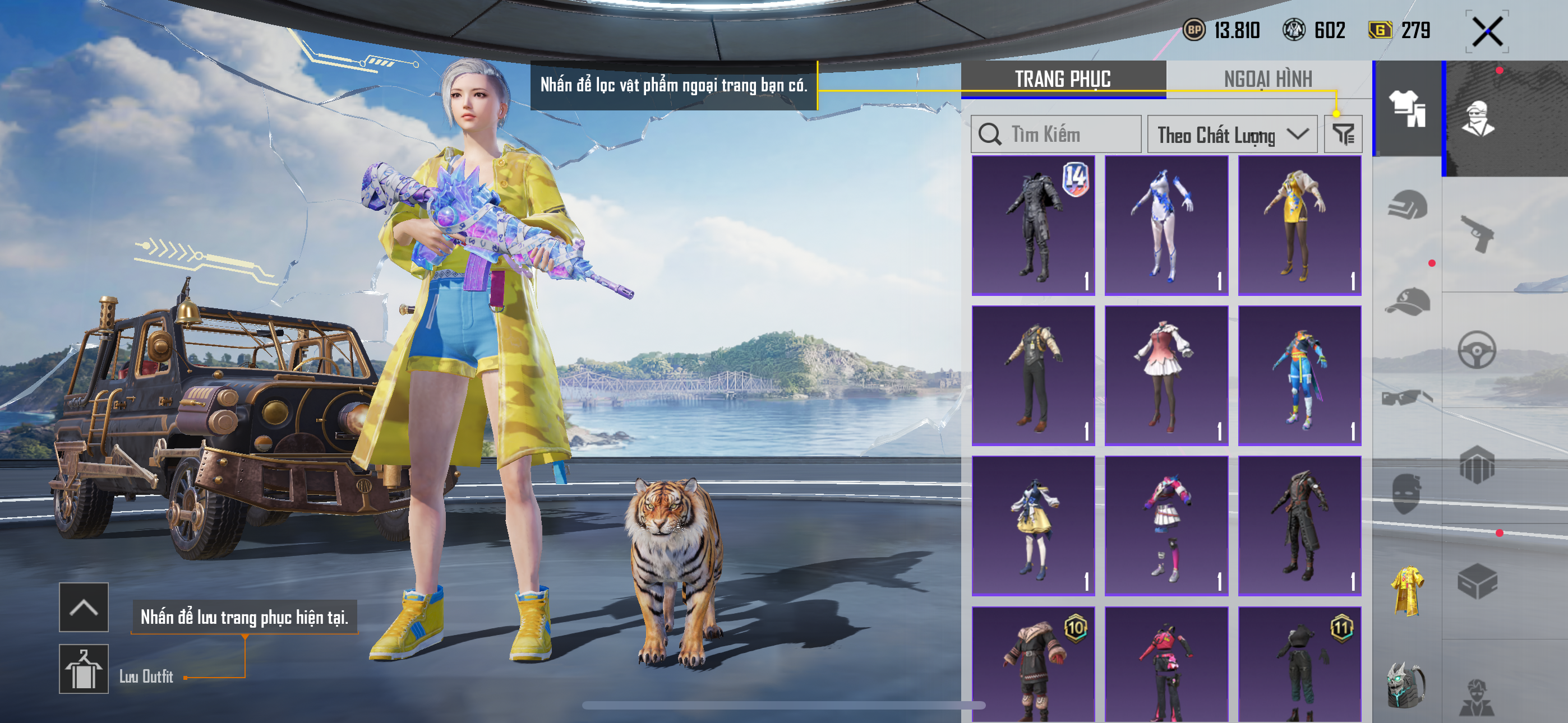1568x723 pixels.
Task: Open the steering wheel vehicle skins section
Action: (1477, 350)
